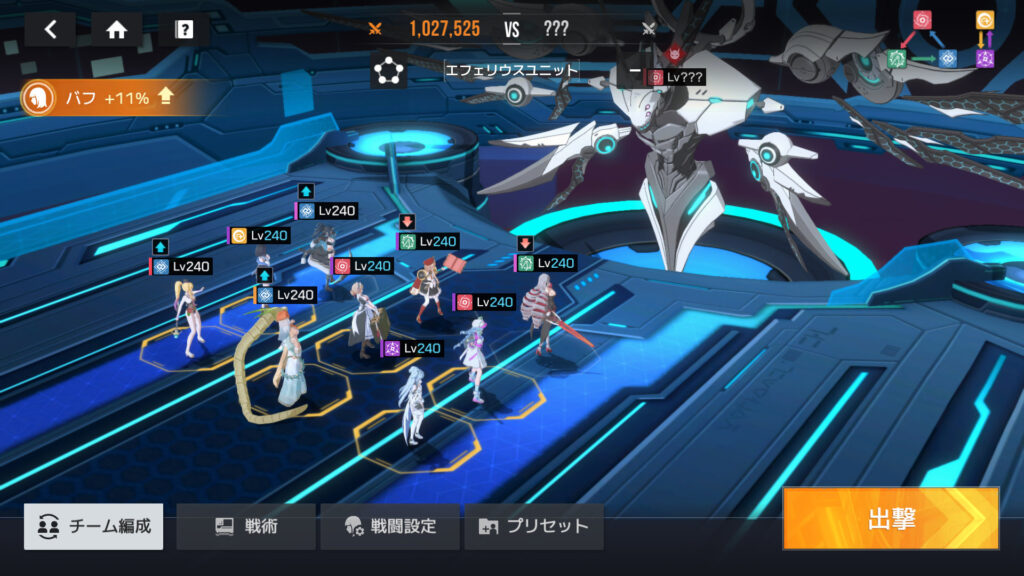Open the プリセット preset menu
This screenshot has width=1024, height=576.
(534, 526)
